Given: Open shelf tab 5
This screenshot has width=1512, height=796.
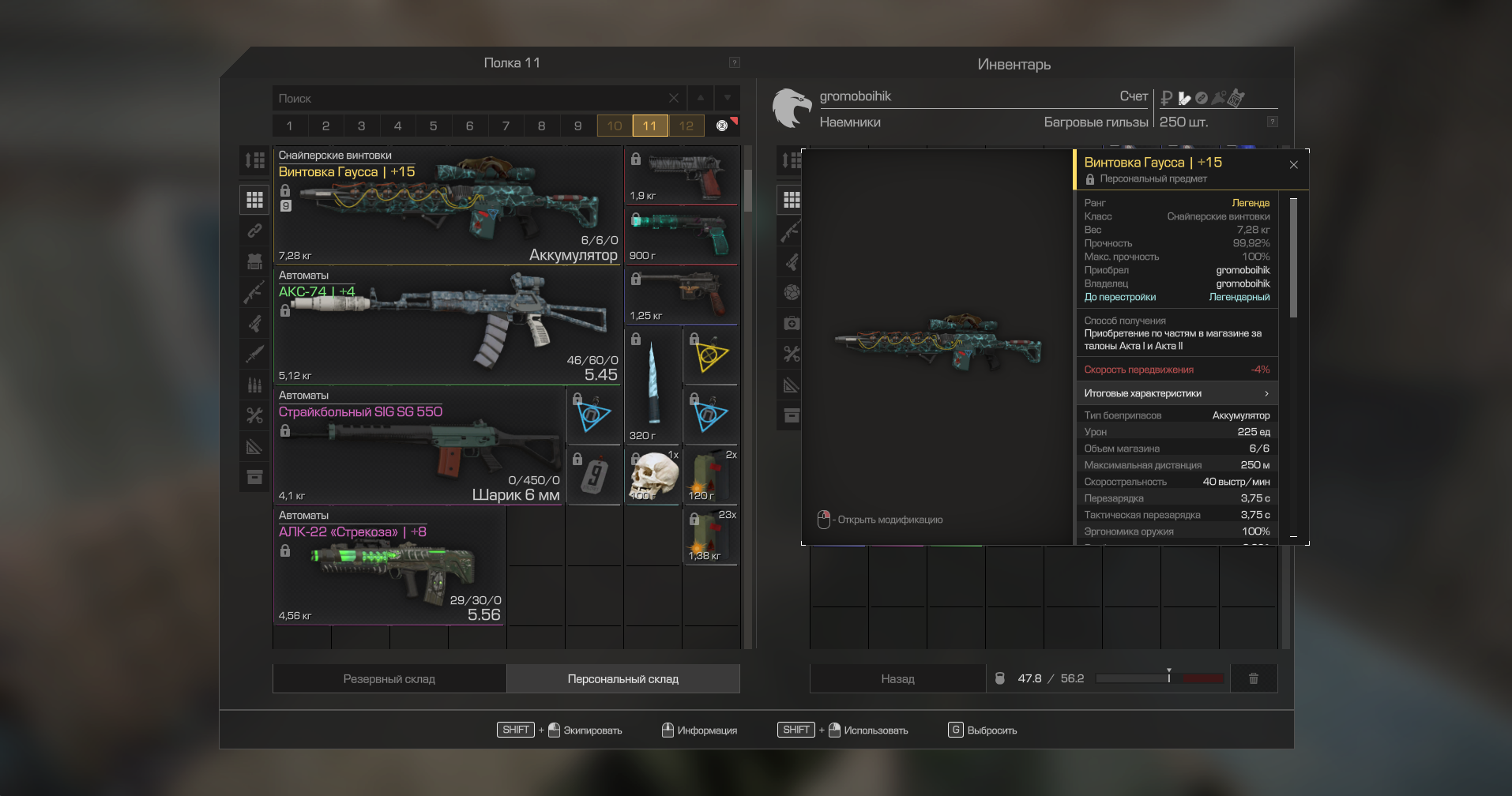Looking at the screenshot, I should coord(434,126).
